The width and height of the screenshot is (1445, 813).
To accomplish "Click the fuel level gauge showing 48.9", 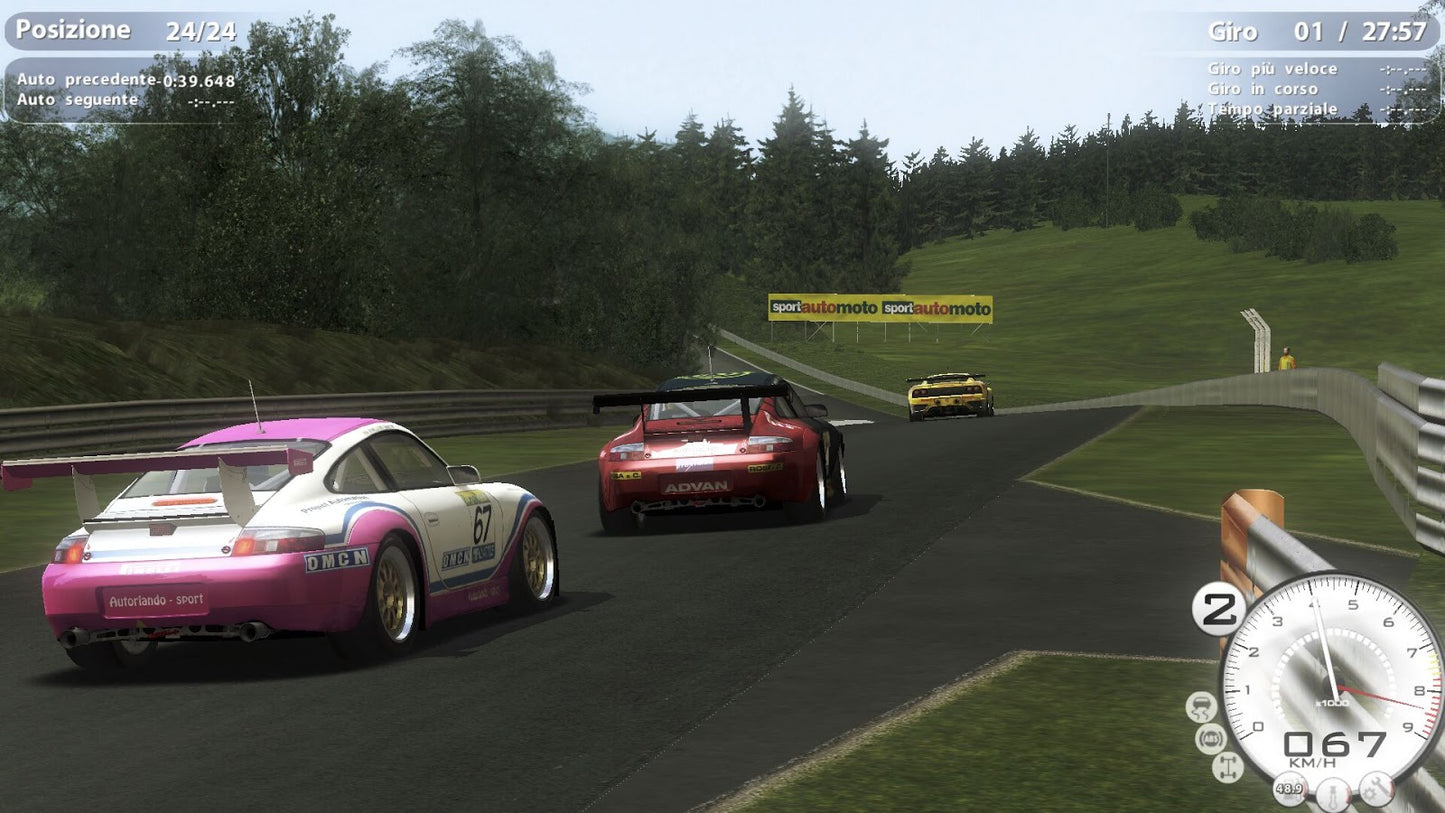I will click(x=1290, y=789).
